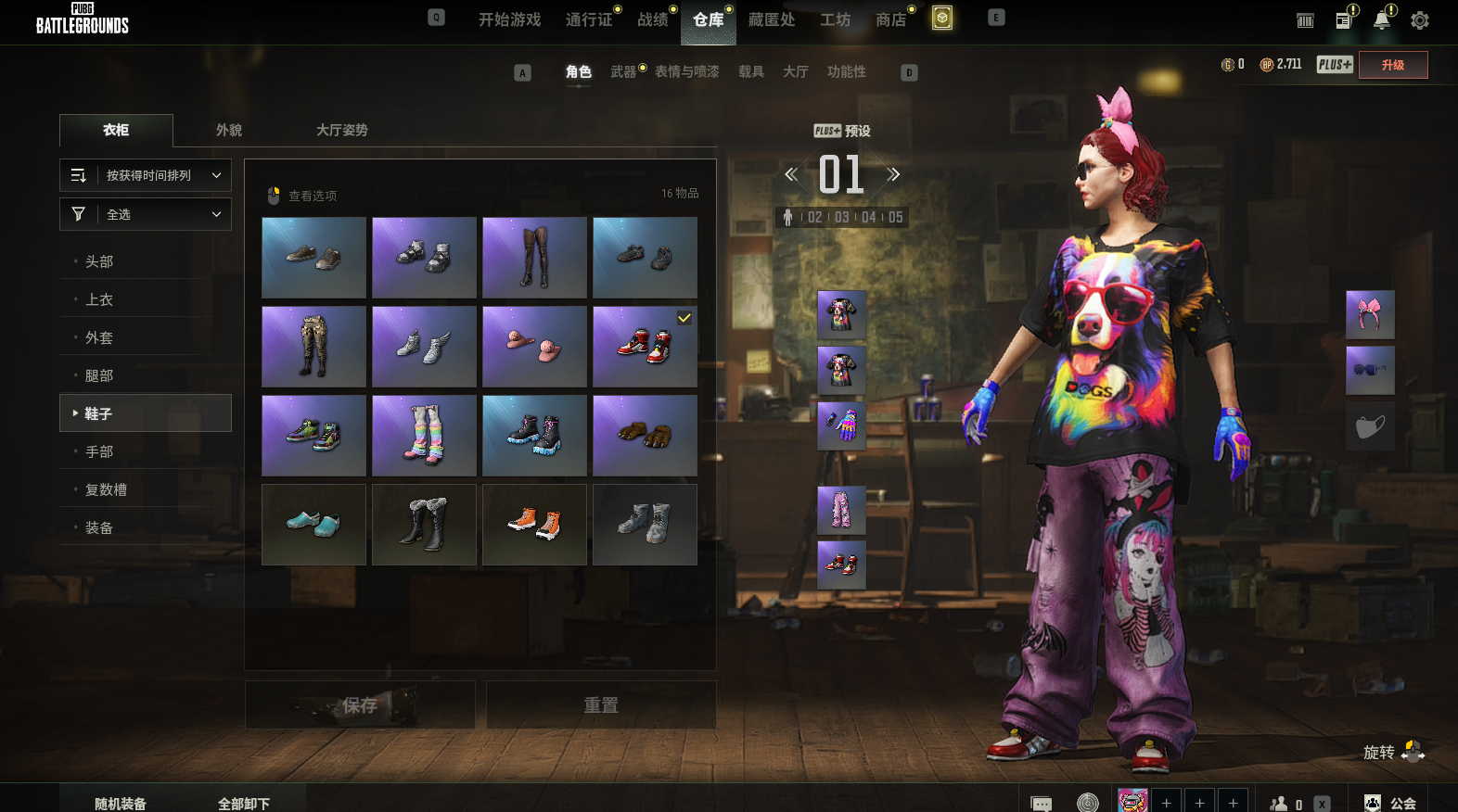Open the sort-by-acquisition-time dropdown
The height and width of the screenshot is (812, 1458).
[146, 175]
